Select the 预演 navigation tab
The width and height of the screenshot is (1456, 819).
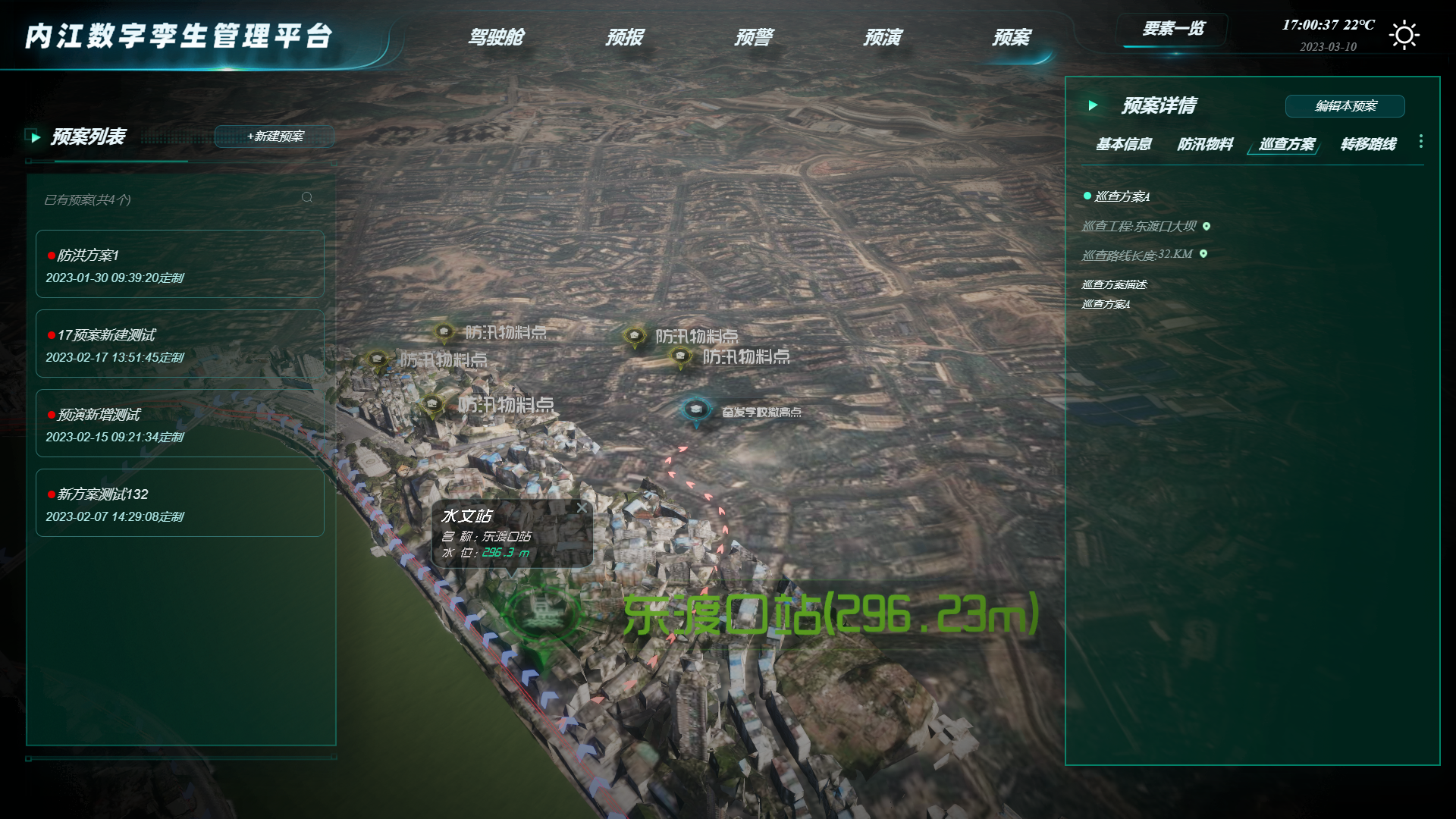[x=882, y=37]
